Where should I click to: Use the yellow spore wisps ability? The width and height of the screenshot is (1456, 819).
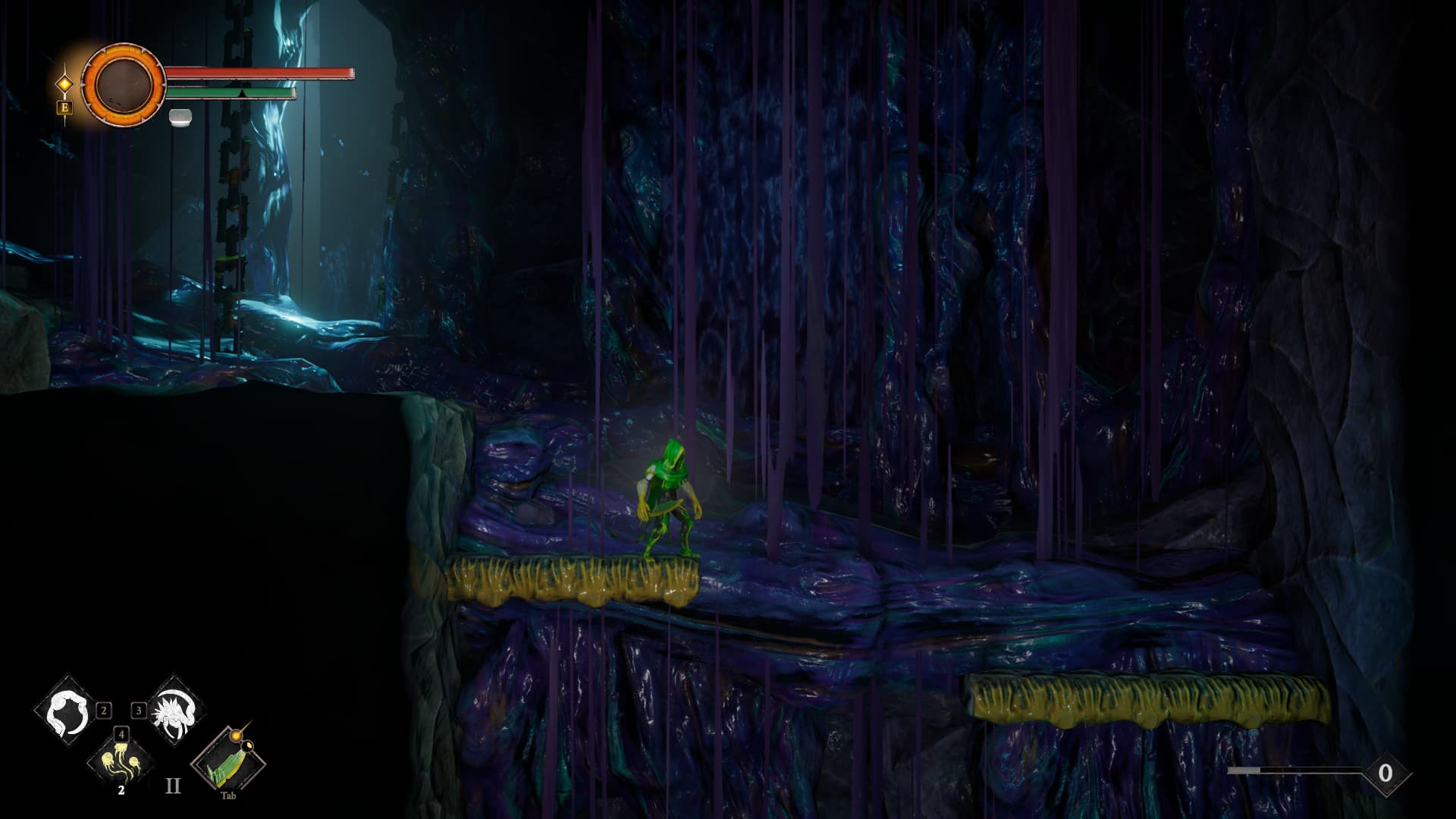pyautogui.click(x=121, y=760)
